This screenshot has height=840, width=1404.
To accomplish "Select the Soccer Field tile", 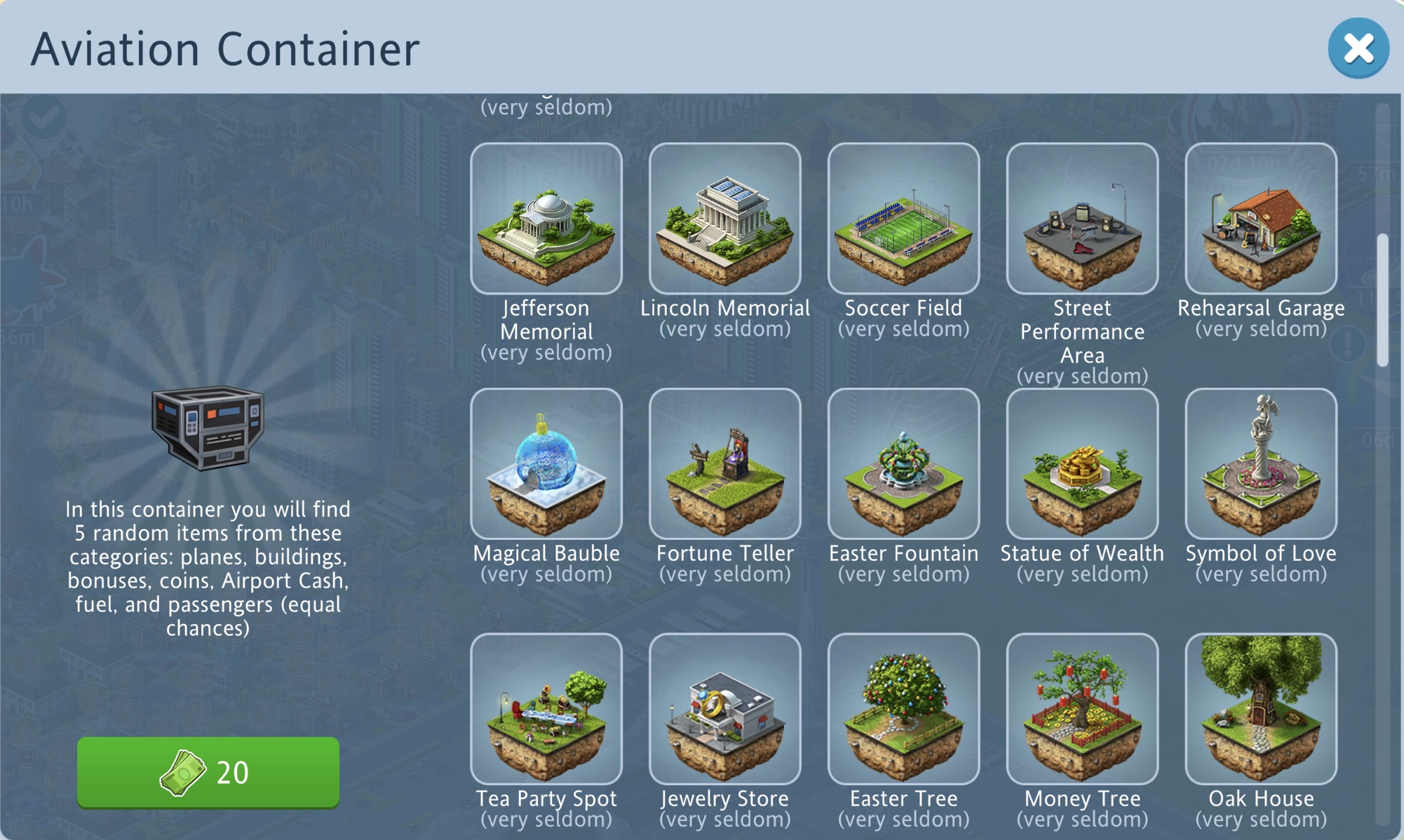I will point(903,219).
